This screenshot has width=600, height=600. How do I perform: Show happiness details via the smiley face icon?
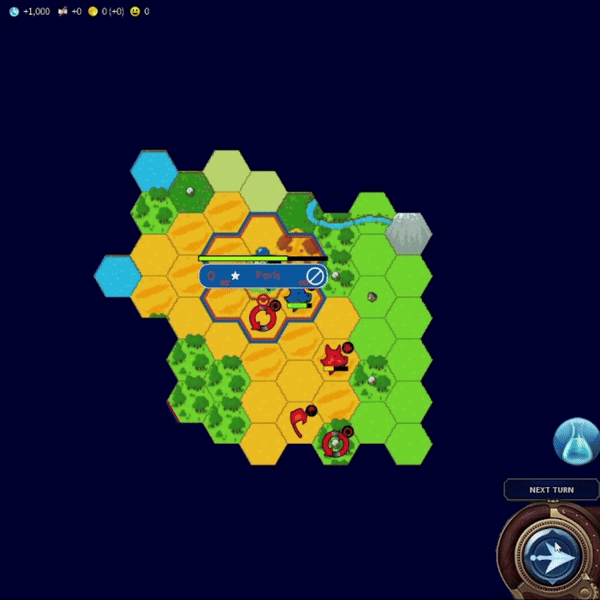[x=134, y=11]
